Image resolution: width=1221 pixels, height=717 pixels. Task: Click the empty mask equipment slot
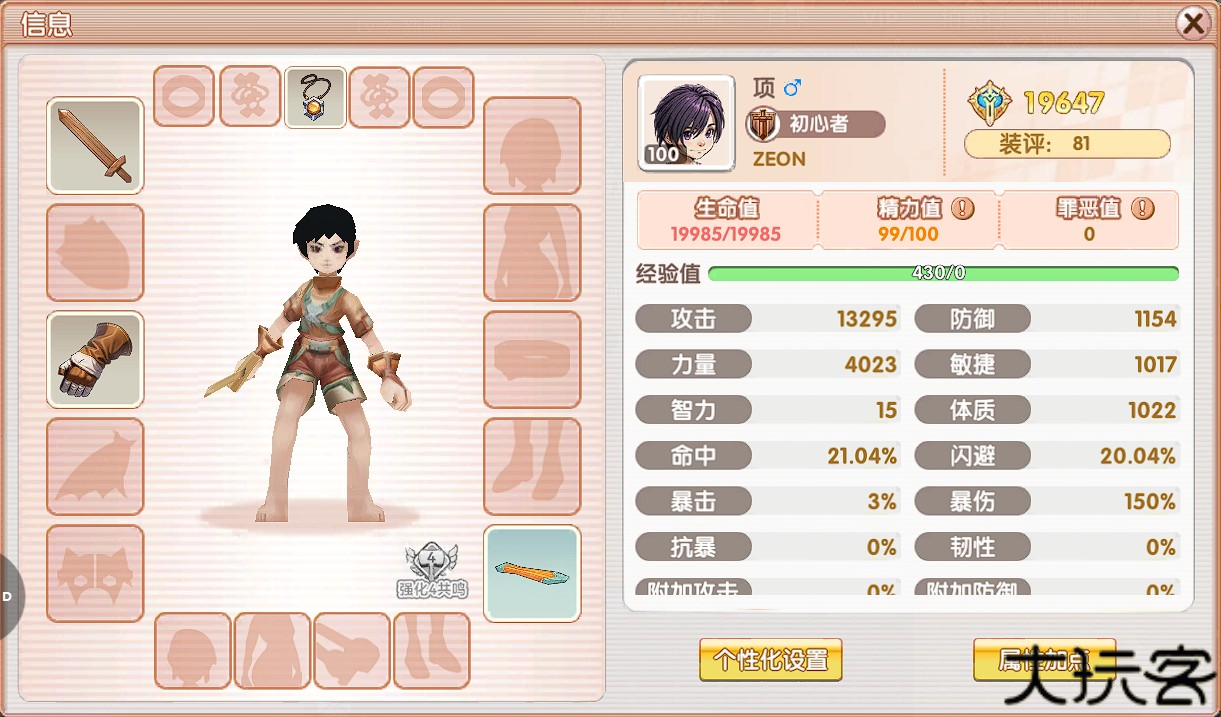(95, 573)
